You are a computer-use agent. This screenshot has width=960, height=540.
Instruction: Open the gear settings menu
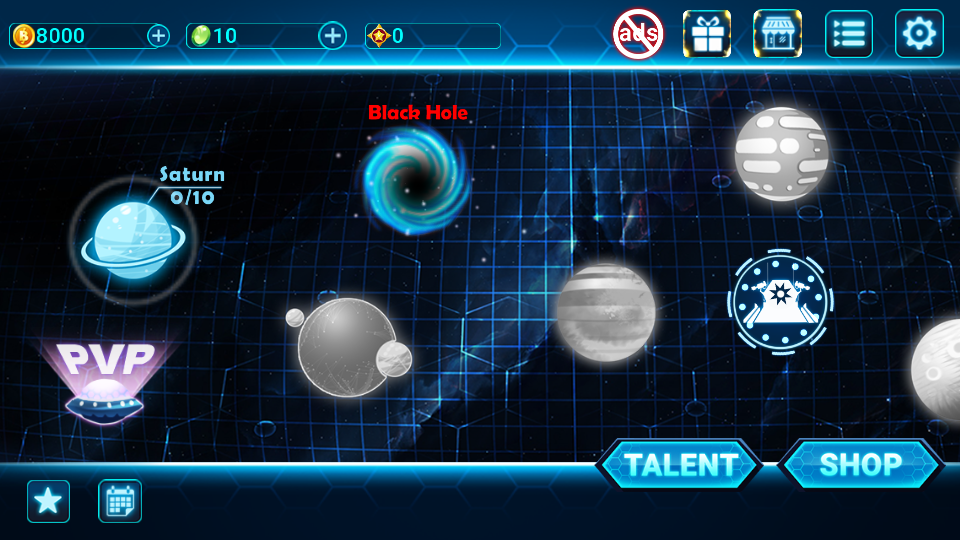coord(919,34)
